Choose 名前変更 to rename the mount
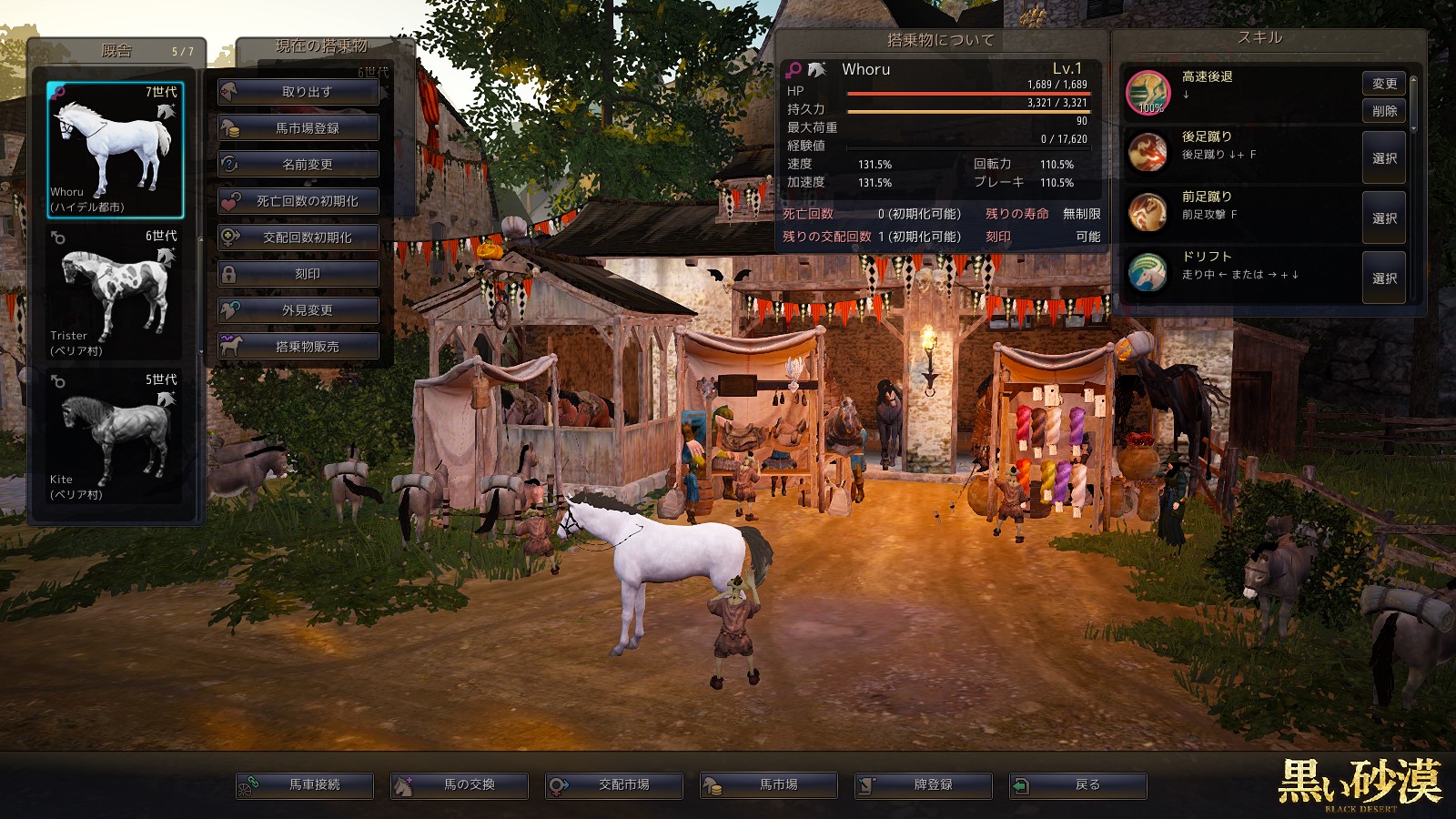The image size is (1456, 819). [298, 165]
